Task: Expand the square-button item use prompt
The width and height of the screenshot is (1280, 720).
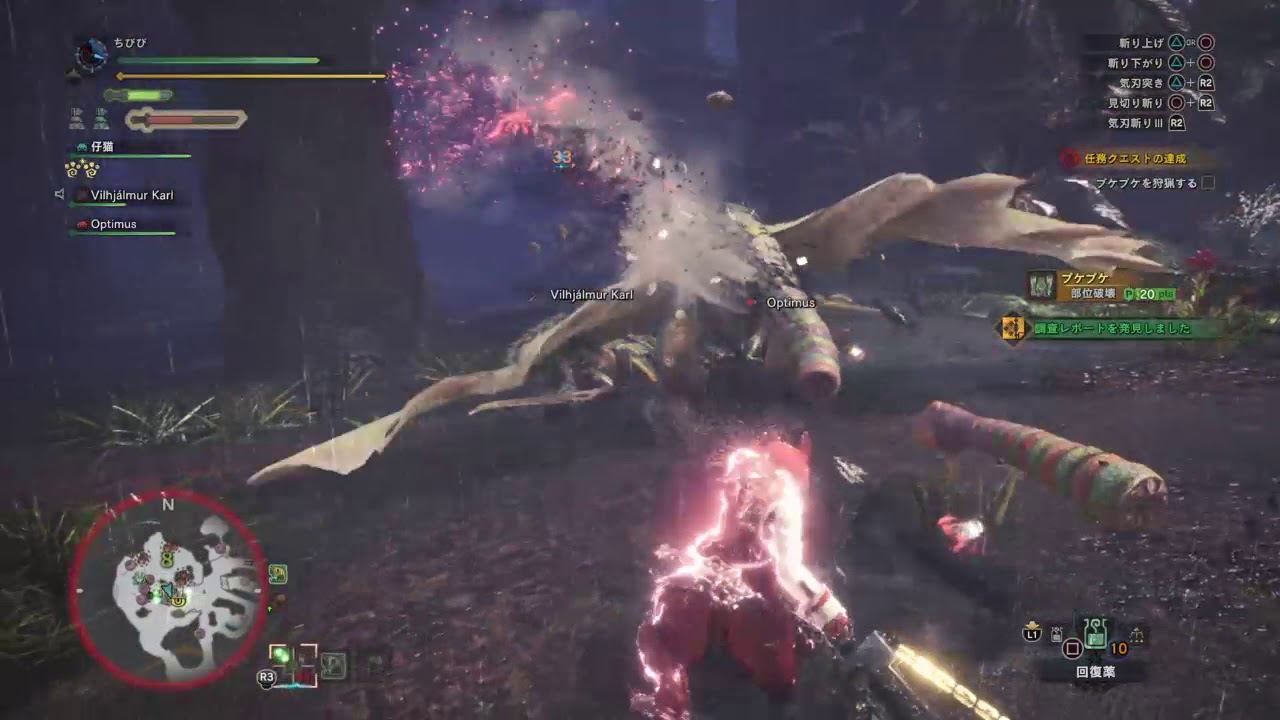Action: 1073,647
